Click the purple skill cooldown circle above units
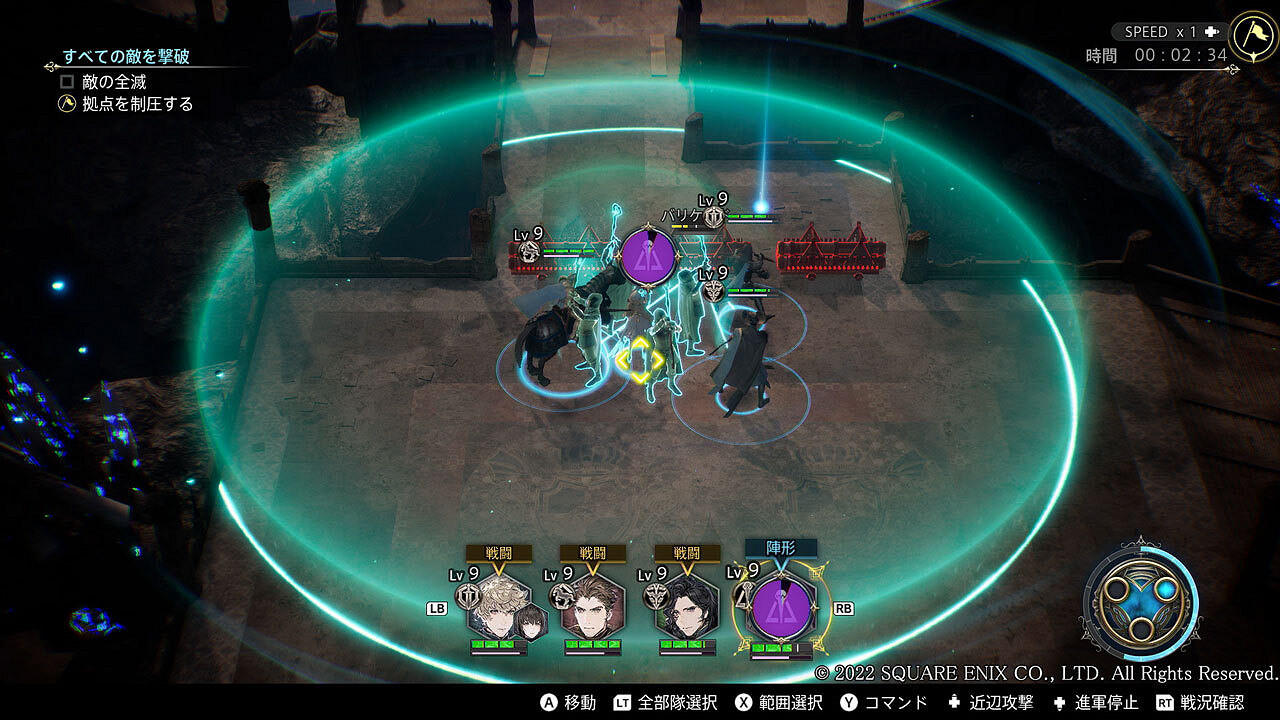 click(648, 256)
